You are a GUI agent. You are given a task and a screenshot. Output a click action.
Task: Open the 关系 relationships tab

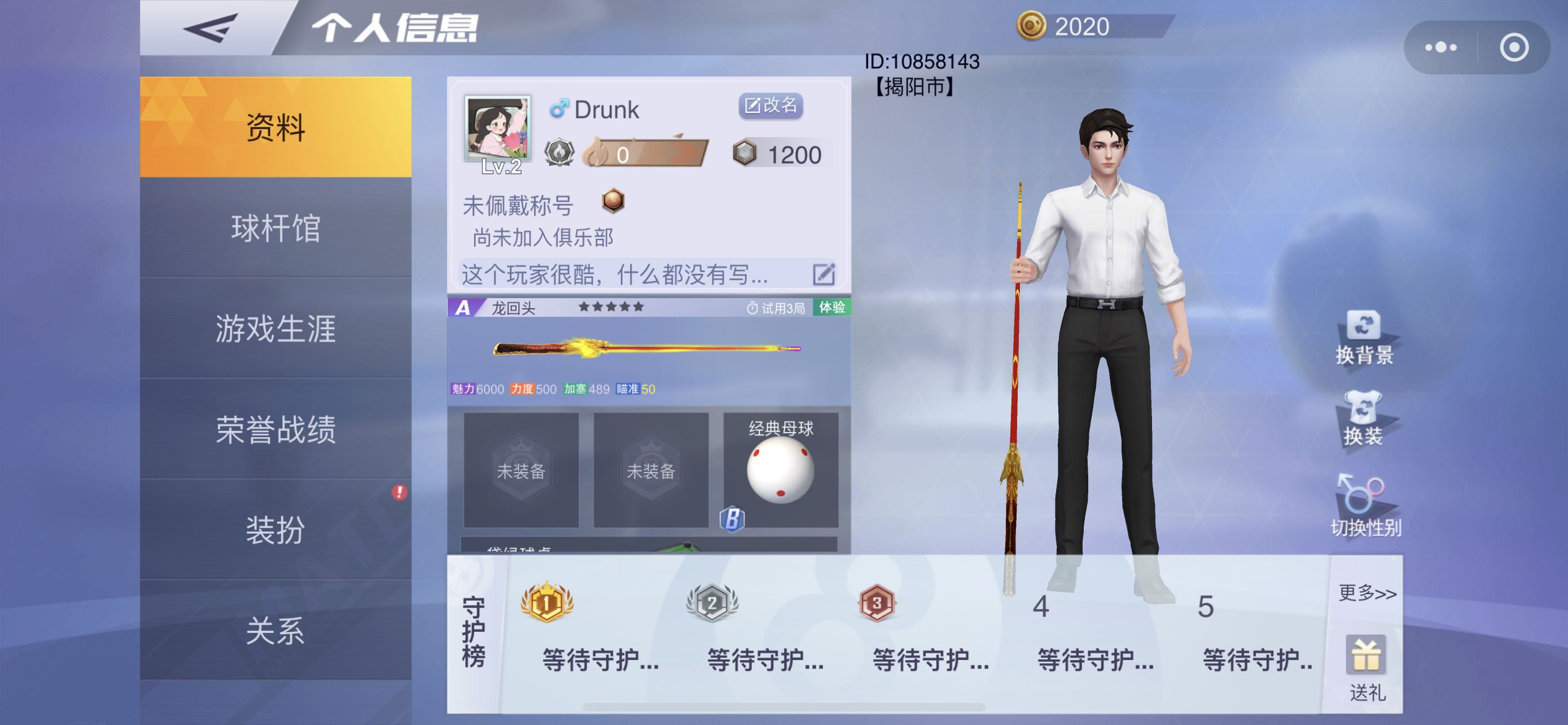click(x=275, y=630)
